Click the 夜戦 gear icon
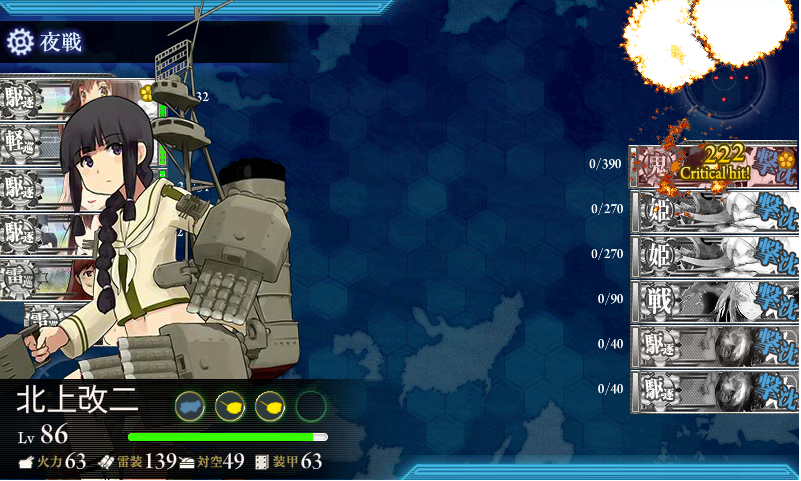Screen dimensions: 801x481 [x=20, y=41]
